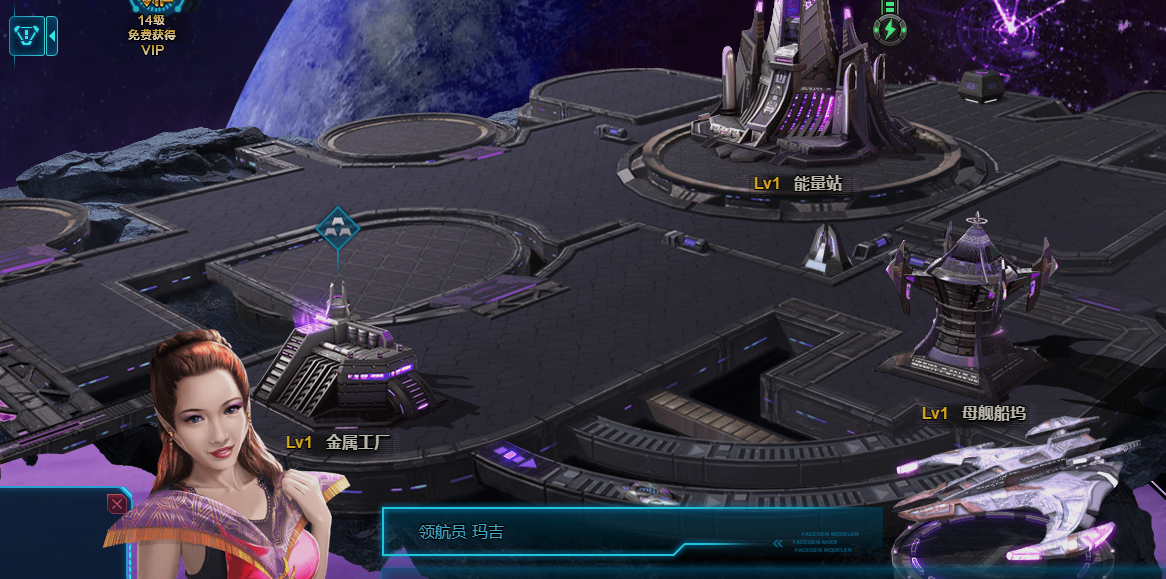Select the Lv1 能量站 building label
Screen dimensions: 1166x579
point(798,184)
